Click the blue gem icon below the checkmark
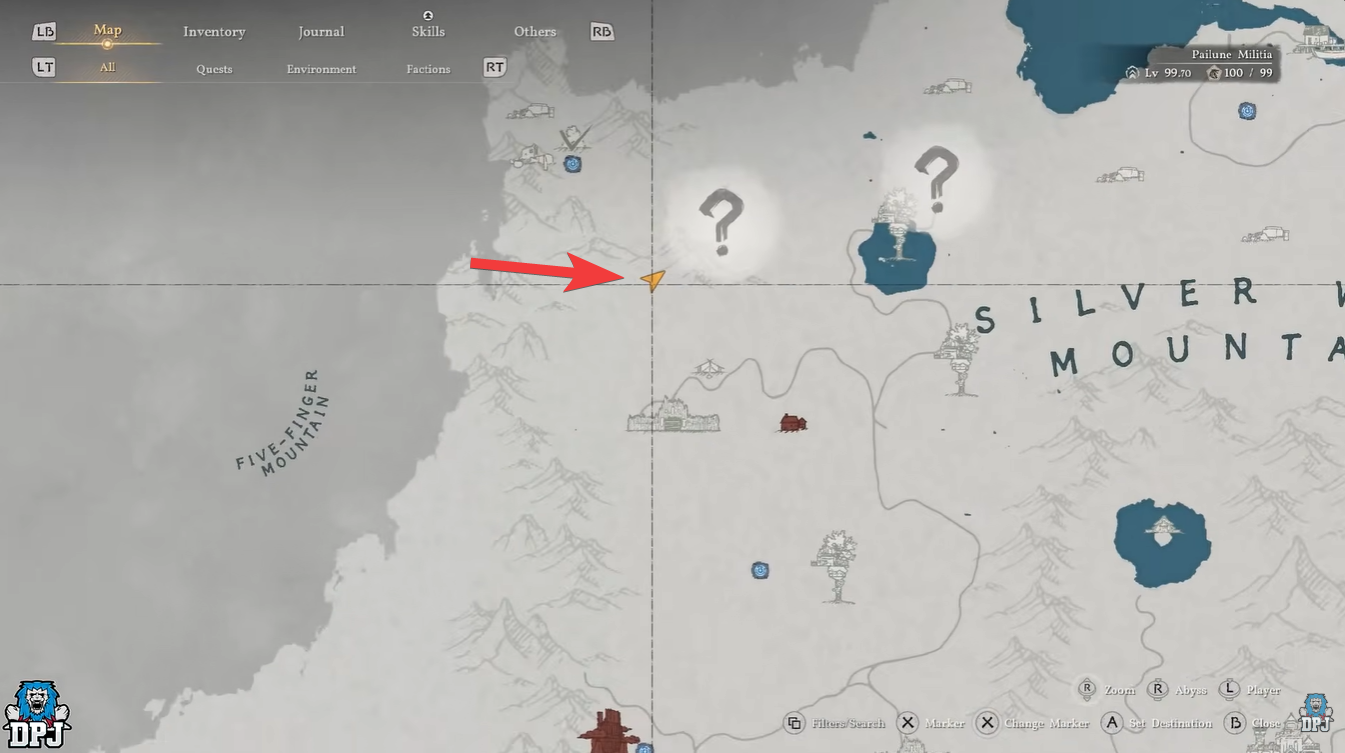1345x753 pixels. [572, 165]
